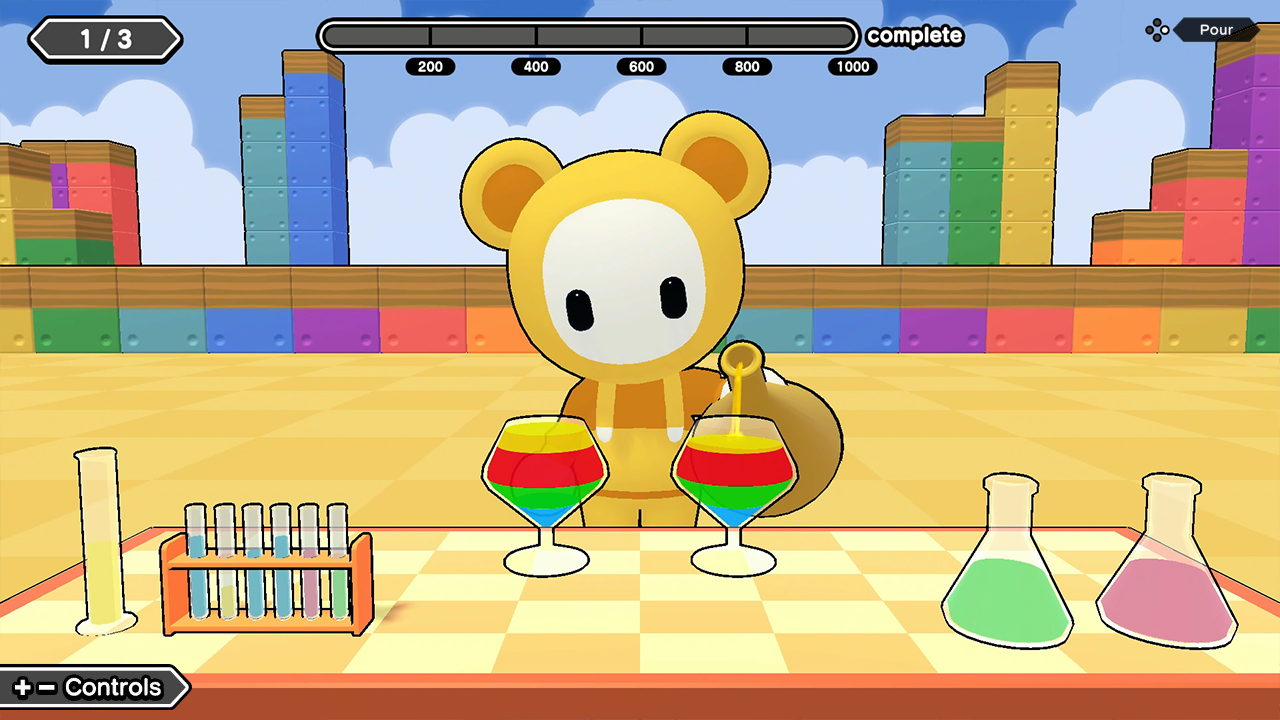
Task: Click the complete label beside the progress bar
Action: tap(914, 36)
